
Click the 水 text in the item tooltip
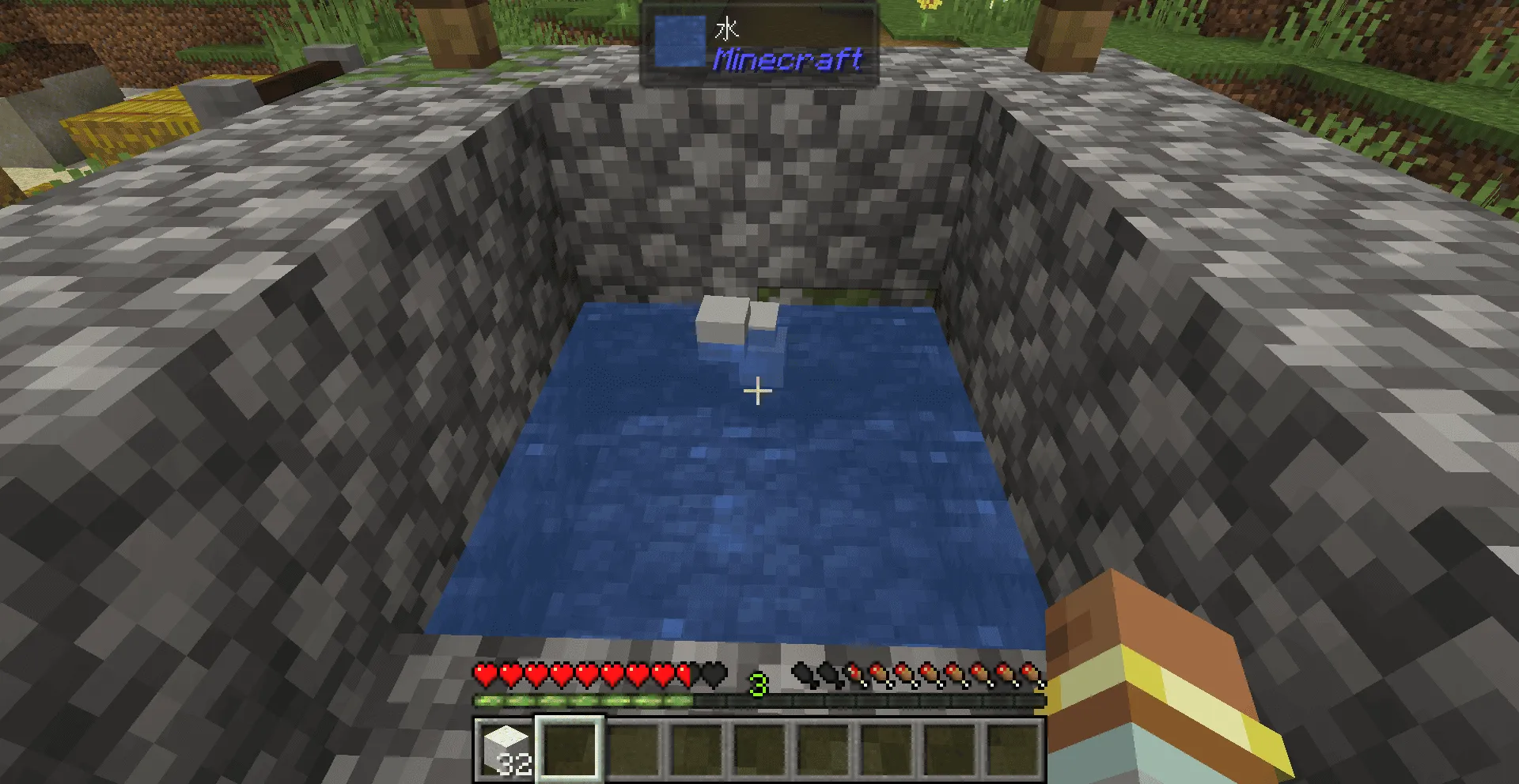727,29
